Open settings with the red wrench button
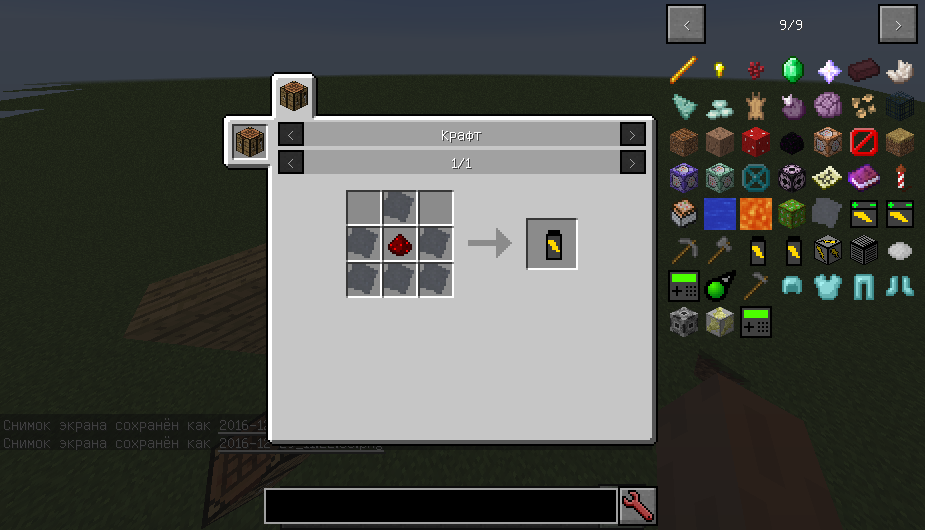This screenshot has height=530, width=925. coord(637,506)
